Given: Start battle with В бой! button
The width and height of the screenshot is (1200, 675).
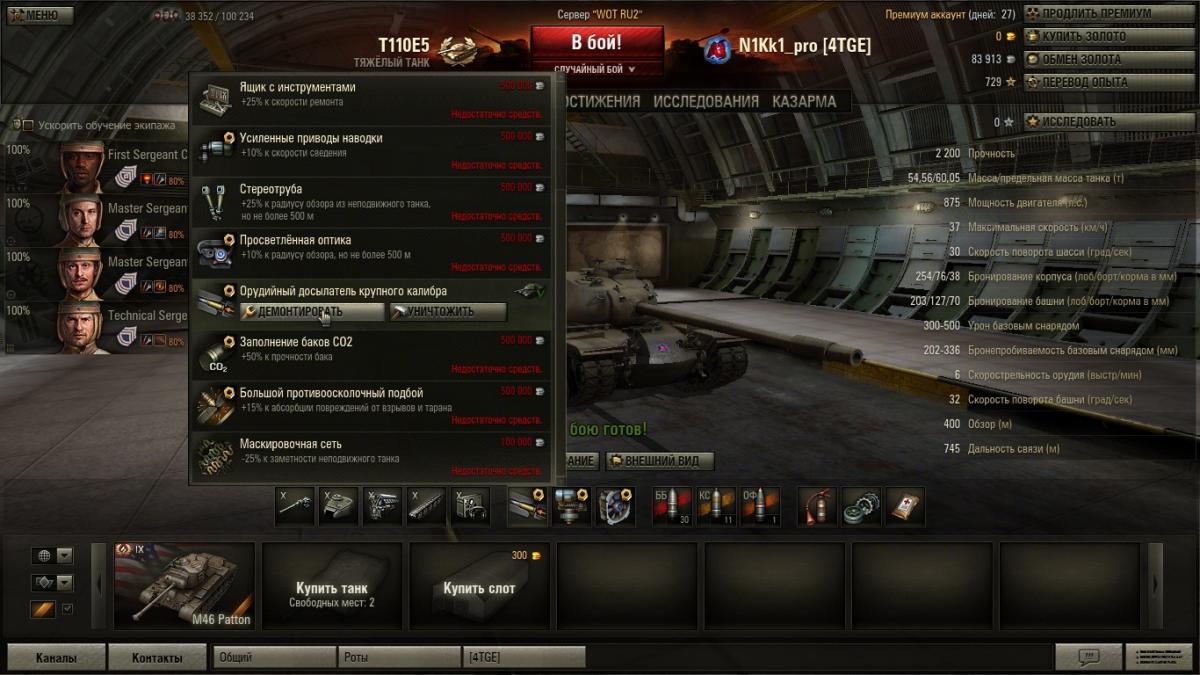Looking at the screenshot, I should pos(596,43).
